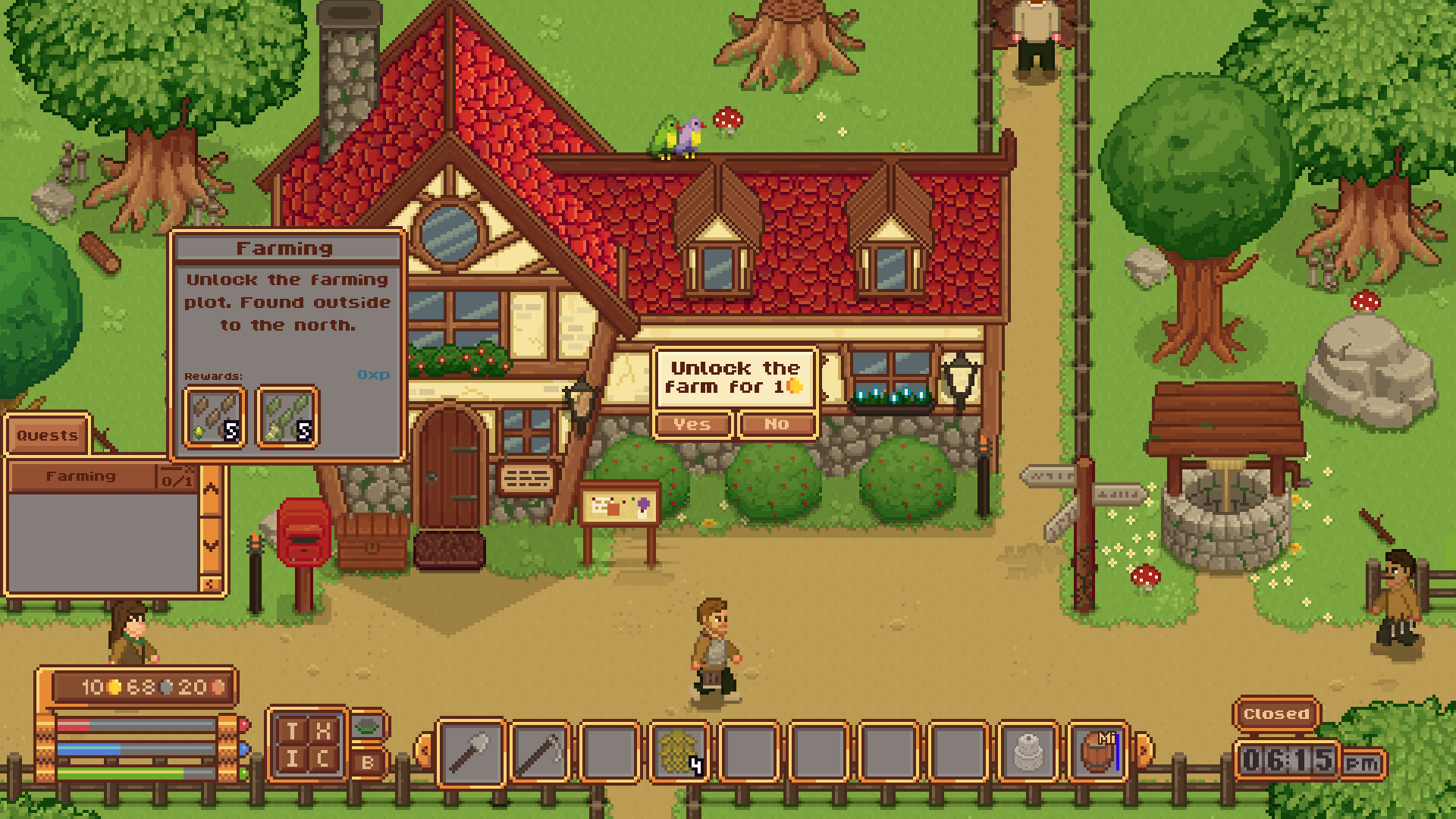Select the grey stone item hotbar slot

(x=1028, y=752)
